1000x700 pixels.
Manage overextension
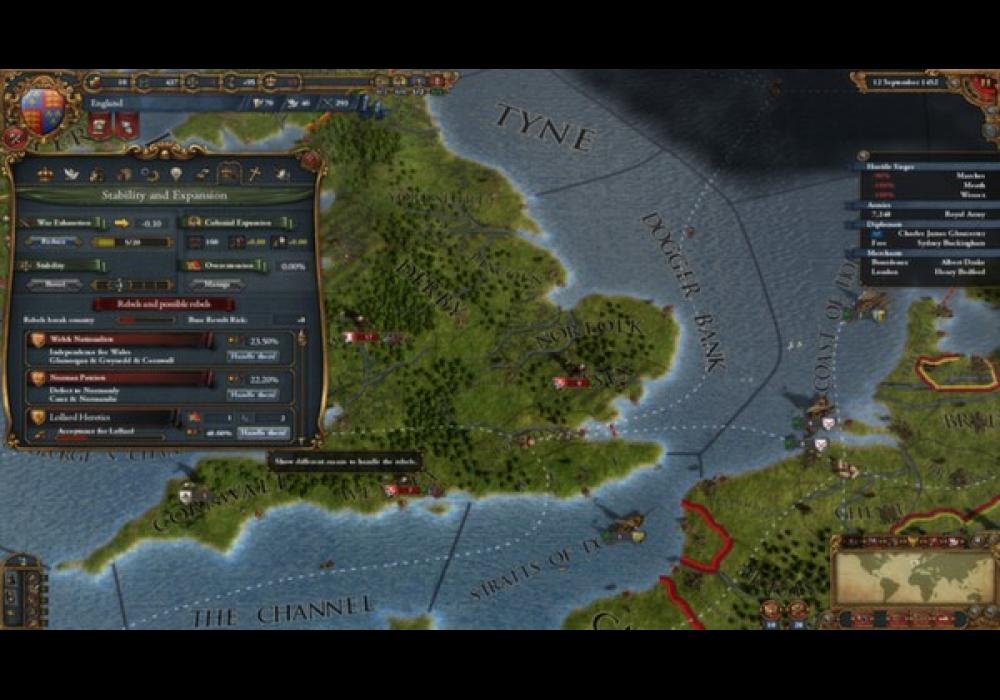[218, 284]
